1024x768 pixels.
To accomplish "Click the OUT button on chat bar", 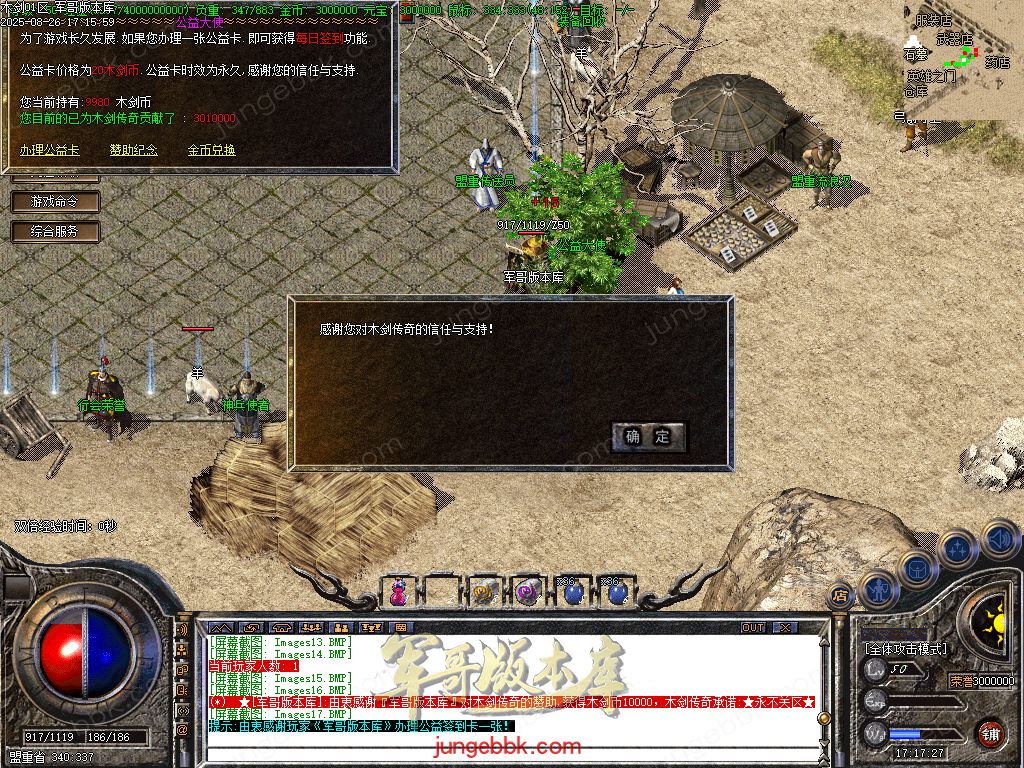I will tap(753, 627).
